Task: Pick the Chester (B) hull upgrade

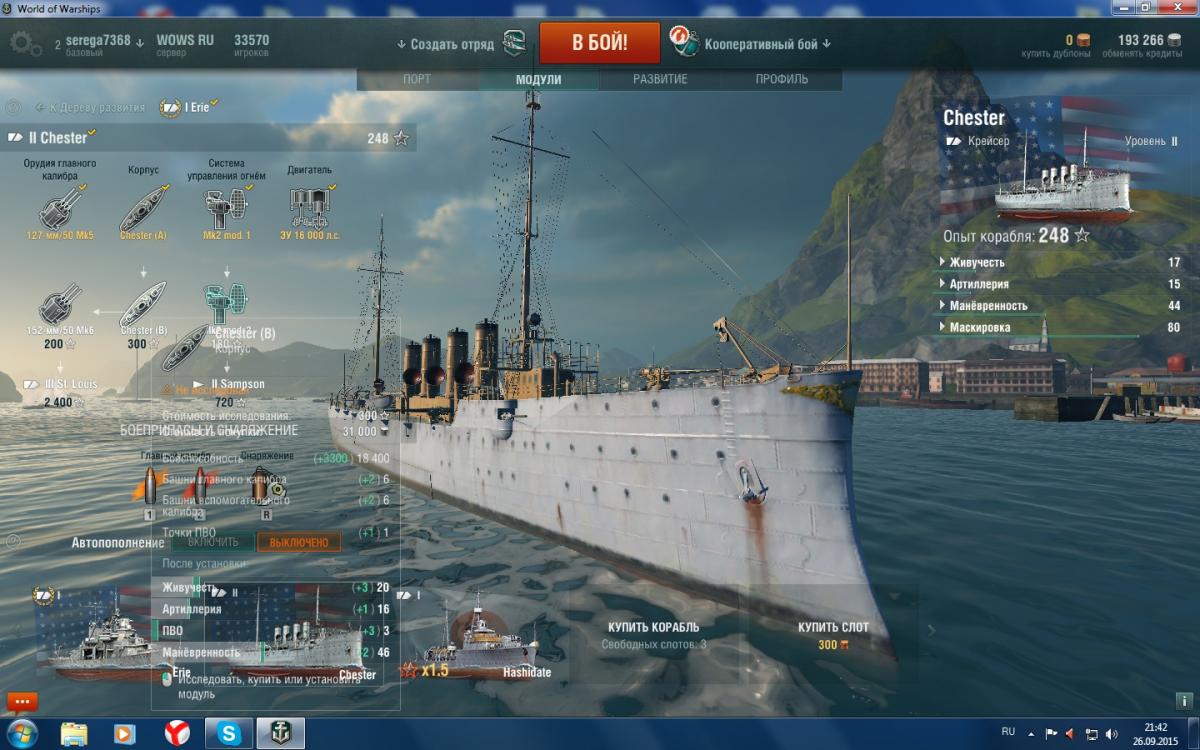Action: coord(143,308)
